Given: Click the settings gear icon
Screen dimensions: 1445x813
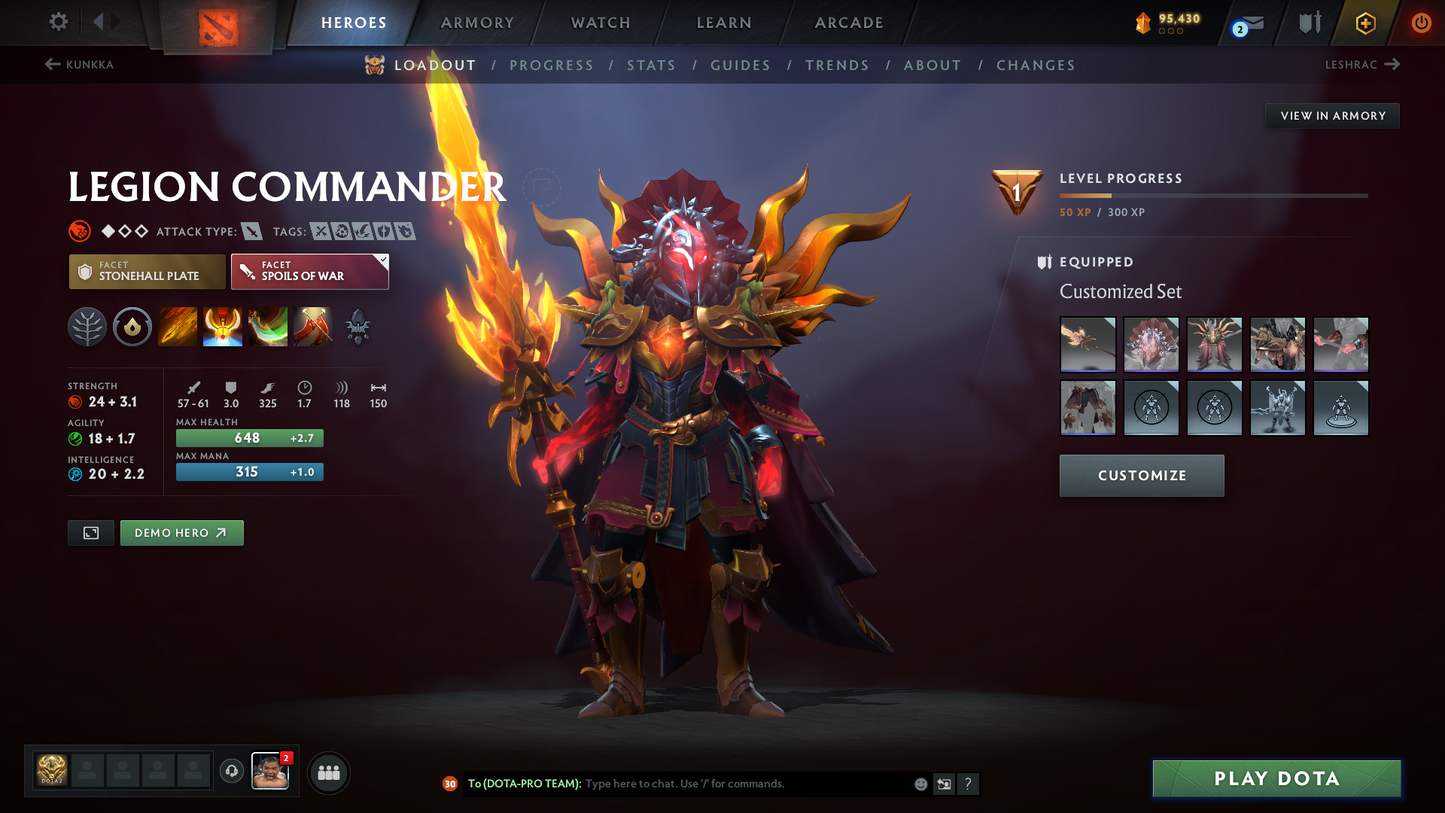Looking at the screenshot, I should 57,21.
